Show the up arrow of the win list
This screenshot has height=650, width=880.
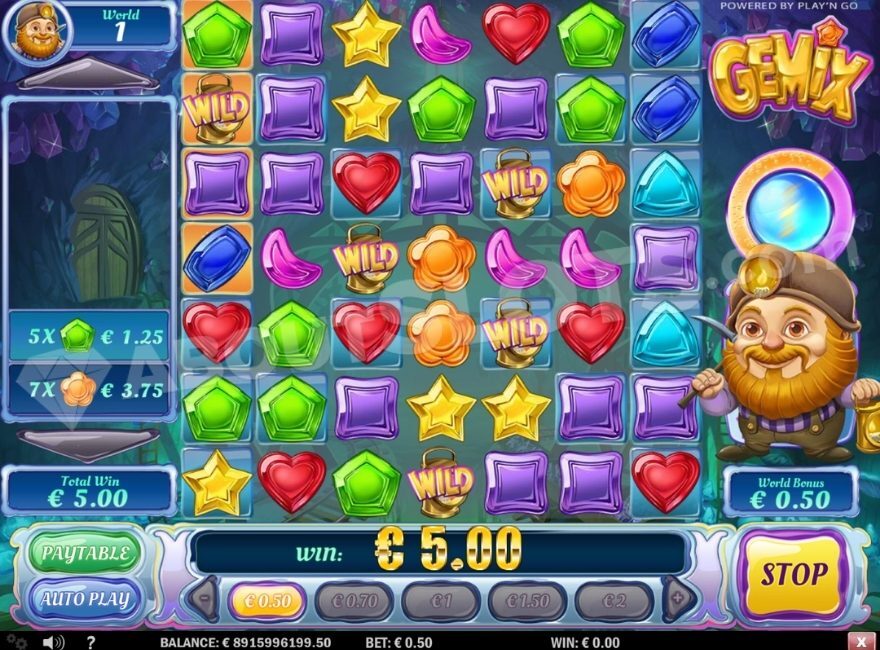89,79
